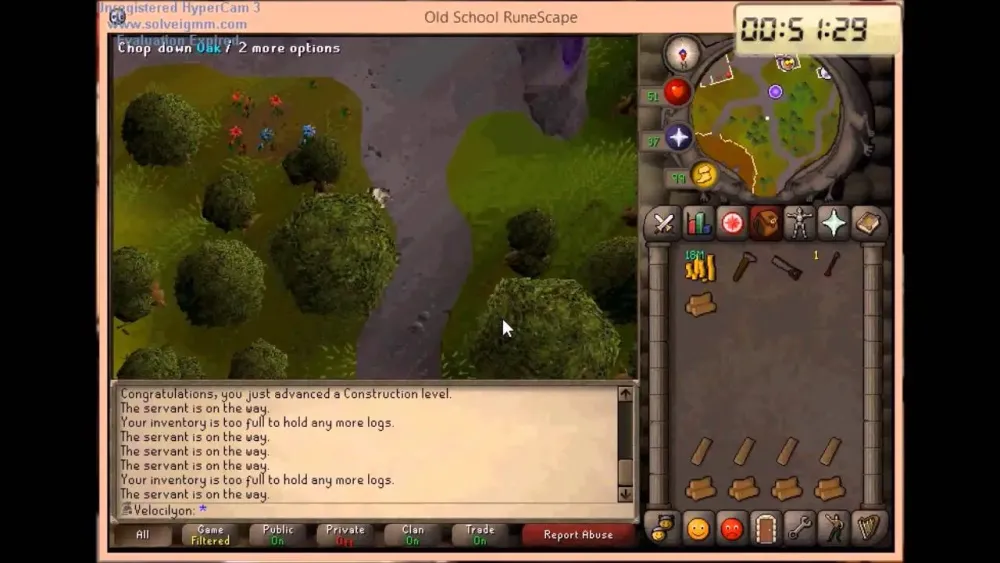This screenshot has width=1000, height=563.
Task: Switch chat to the All filter
Action: pyautogui.click(x=142, y=535)
